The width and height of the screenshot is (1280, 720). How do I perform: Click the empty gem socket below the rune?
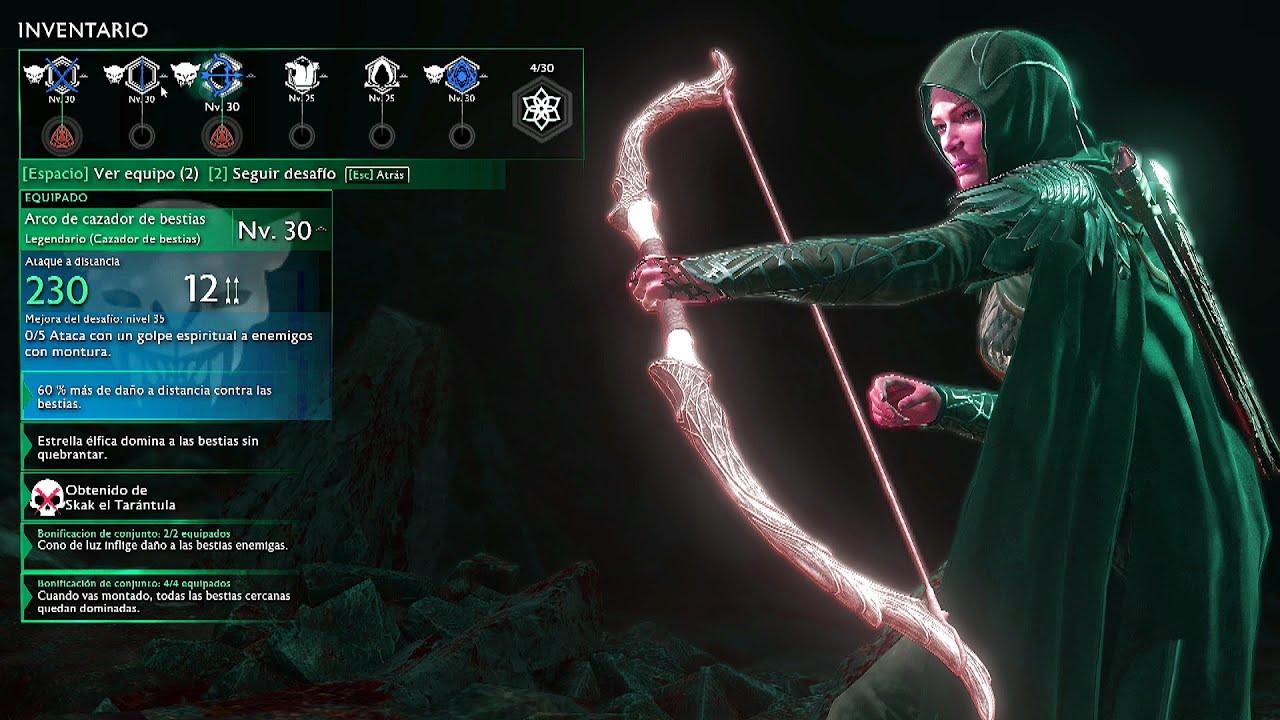tap(461, 135)
